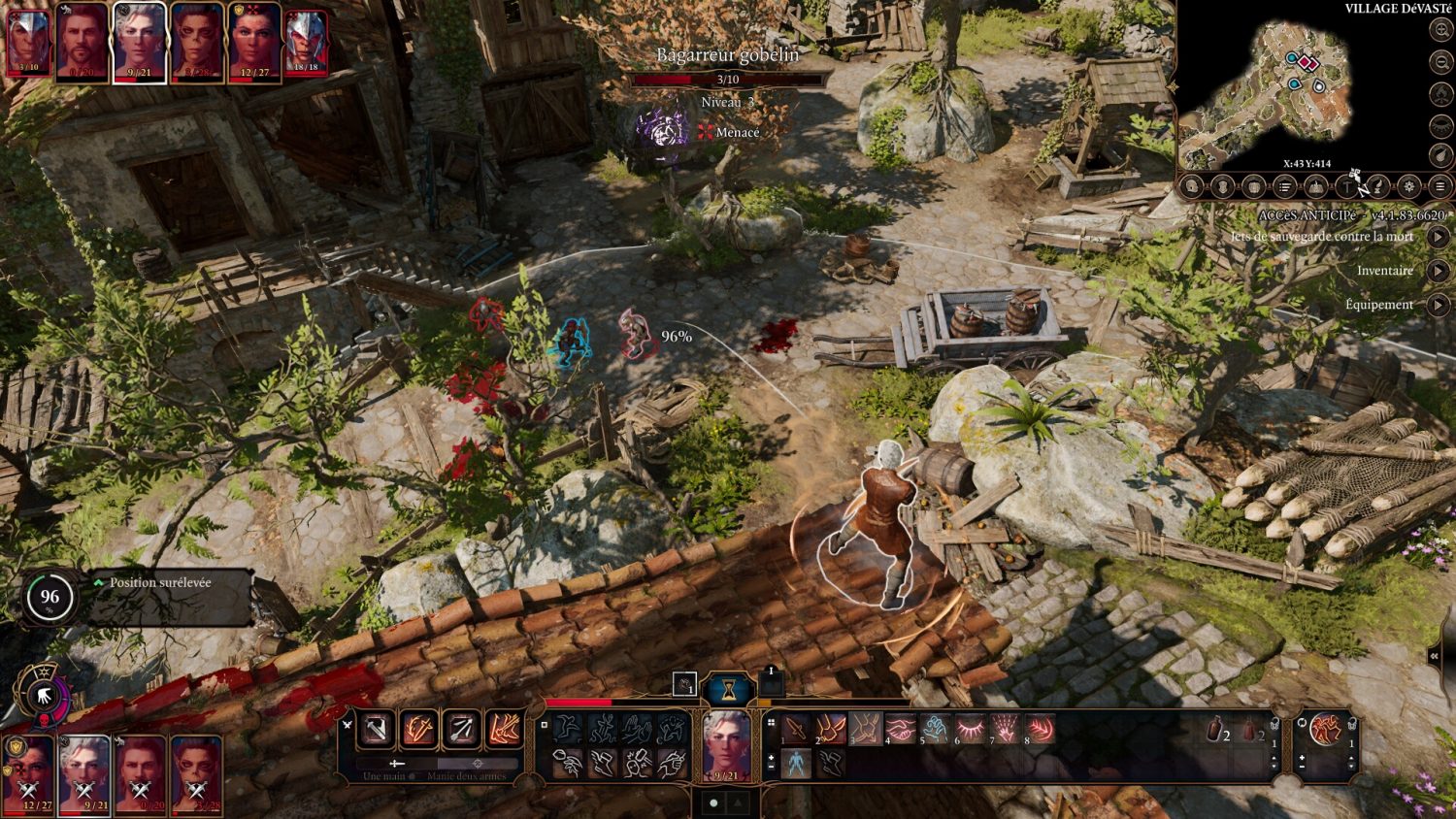Expand Jets de sauvegarde contre la mort
Viewport: 1456px width, 819px height.
[1439, 237]
